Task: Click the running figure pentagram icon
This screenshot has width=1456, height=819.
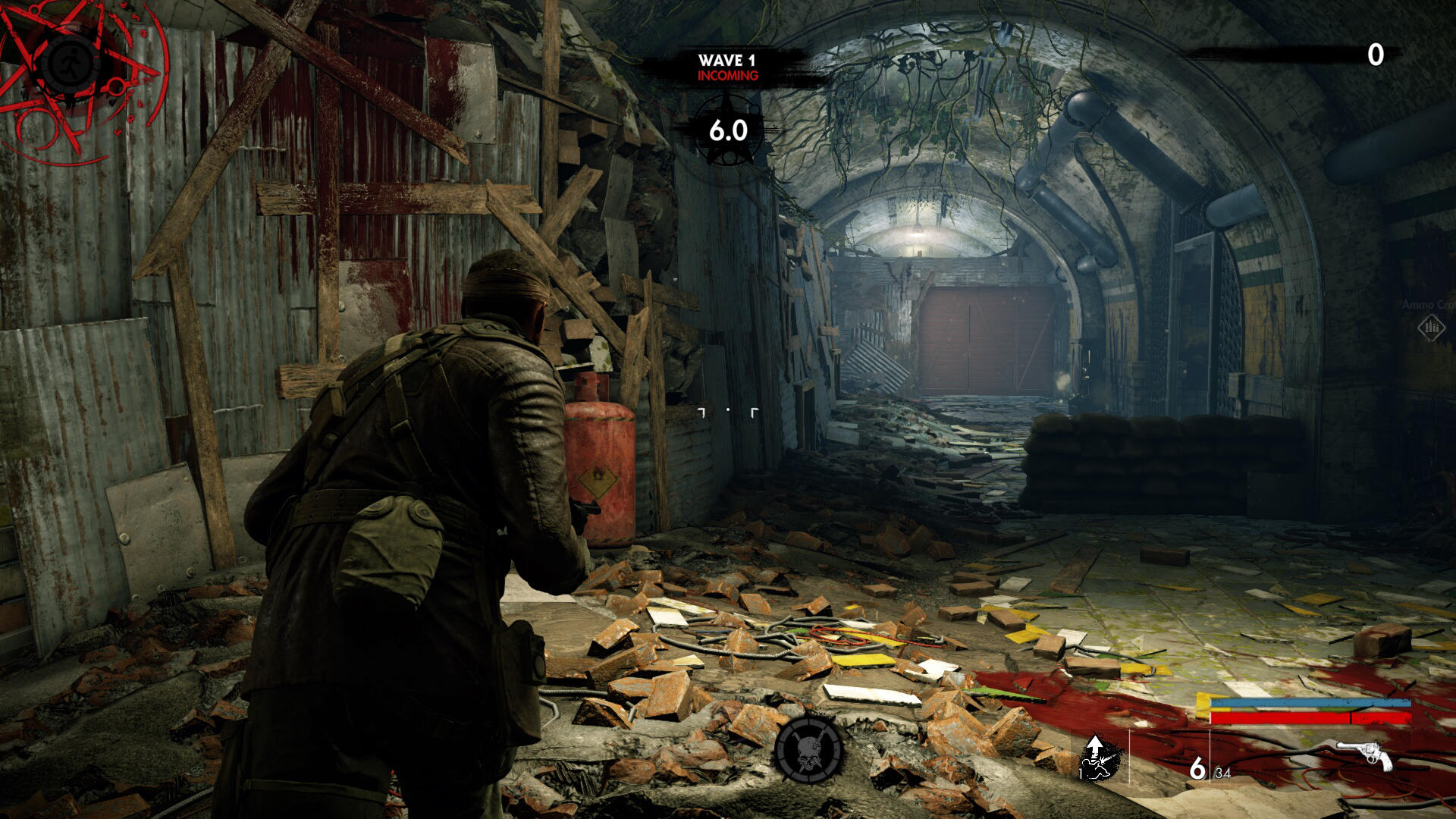Action: pos(74,62)
